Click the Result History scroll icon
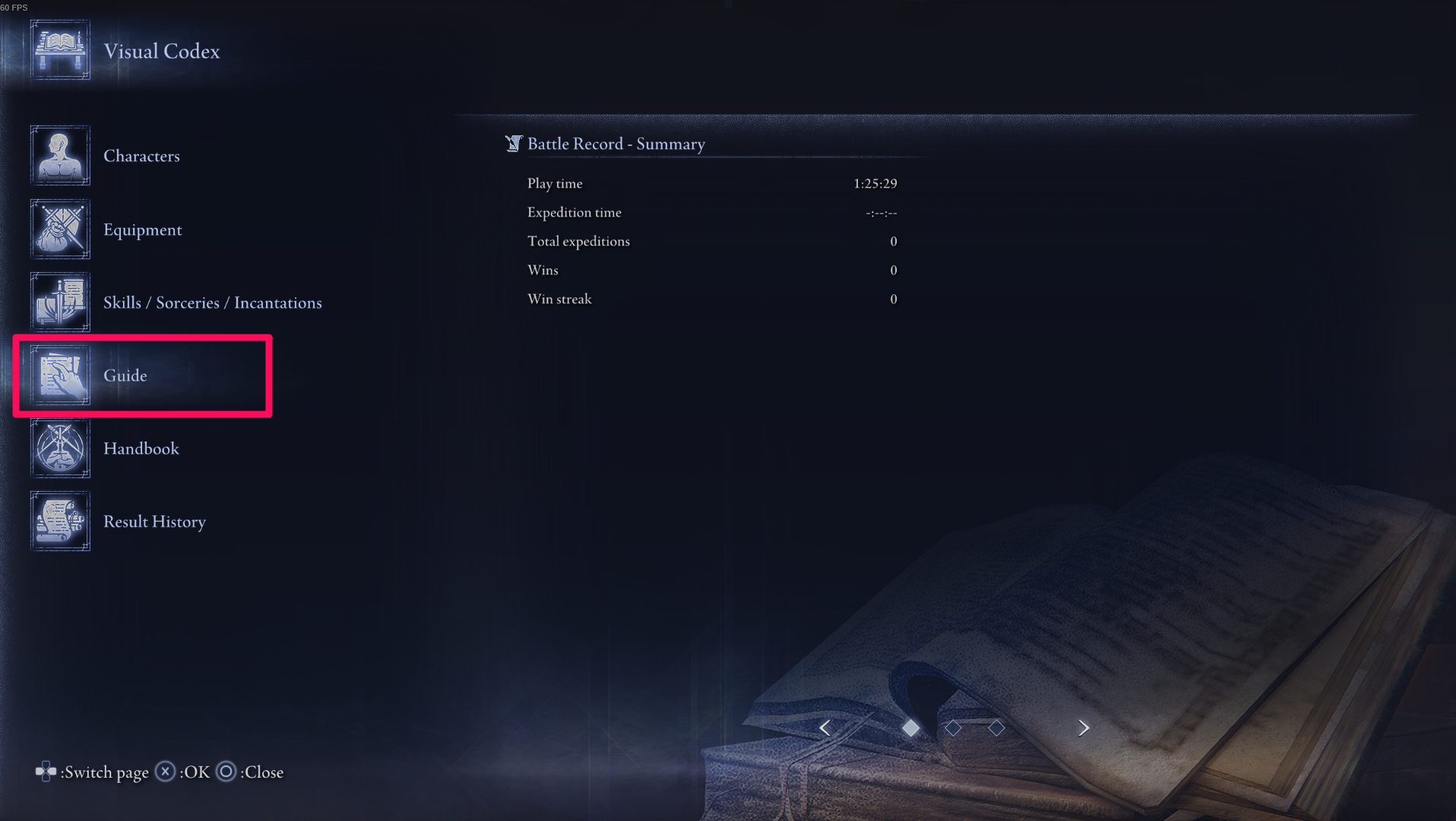Viewport: 1456px width, 821px height. click(x=60, y=521)
